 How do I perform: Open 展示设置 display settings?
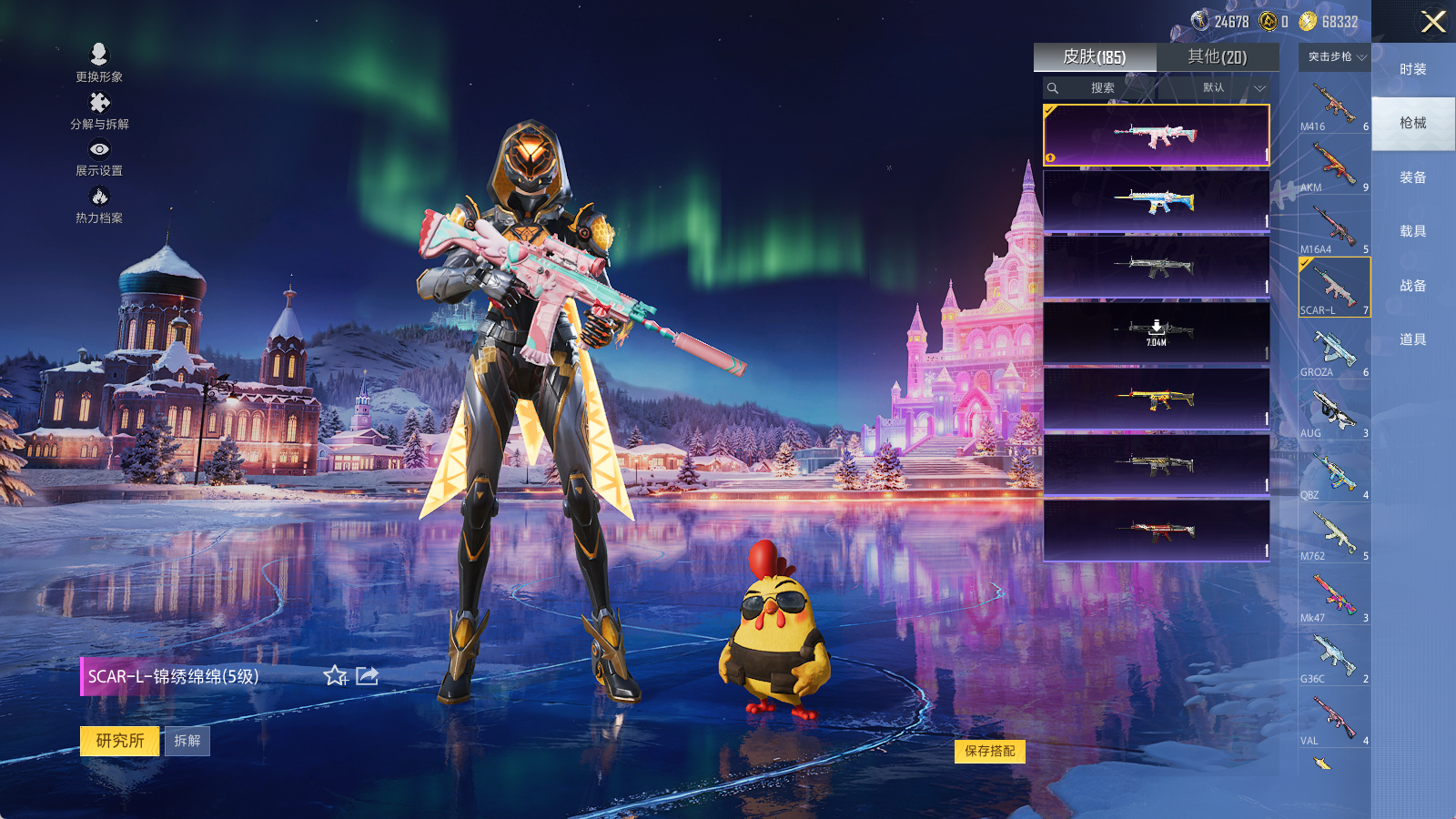click(x=99, y=157)
